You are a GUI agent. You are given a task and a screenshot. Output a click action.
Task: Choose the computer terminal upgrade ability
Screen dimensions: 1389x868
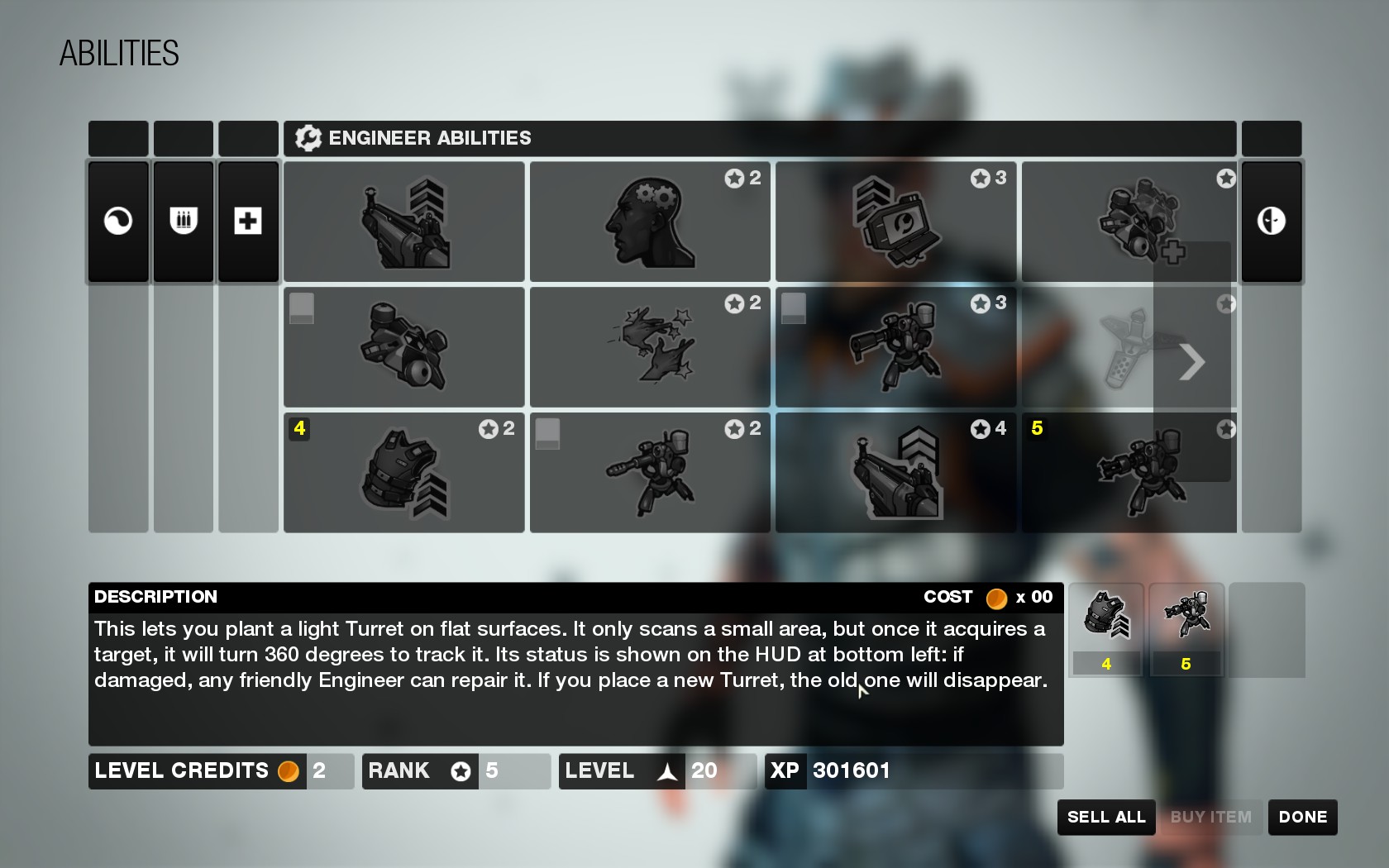coord(895,222)
